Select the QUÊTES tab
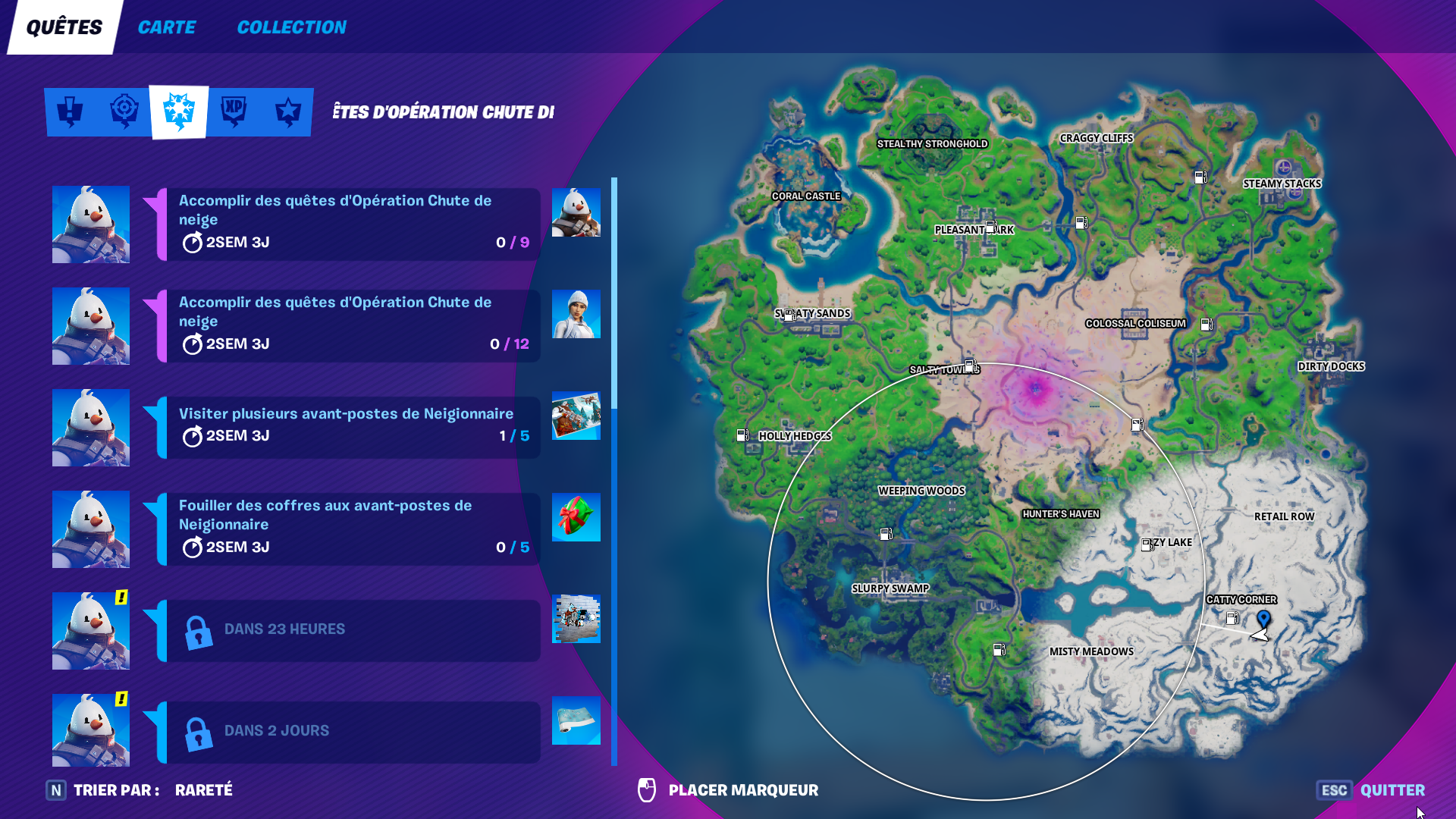The image size is (1456, 819). 63,27
